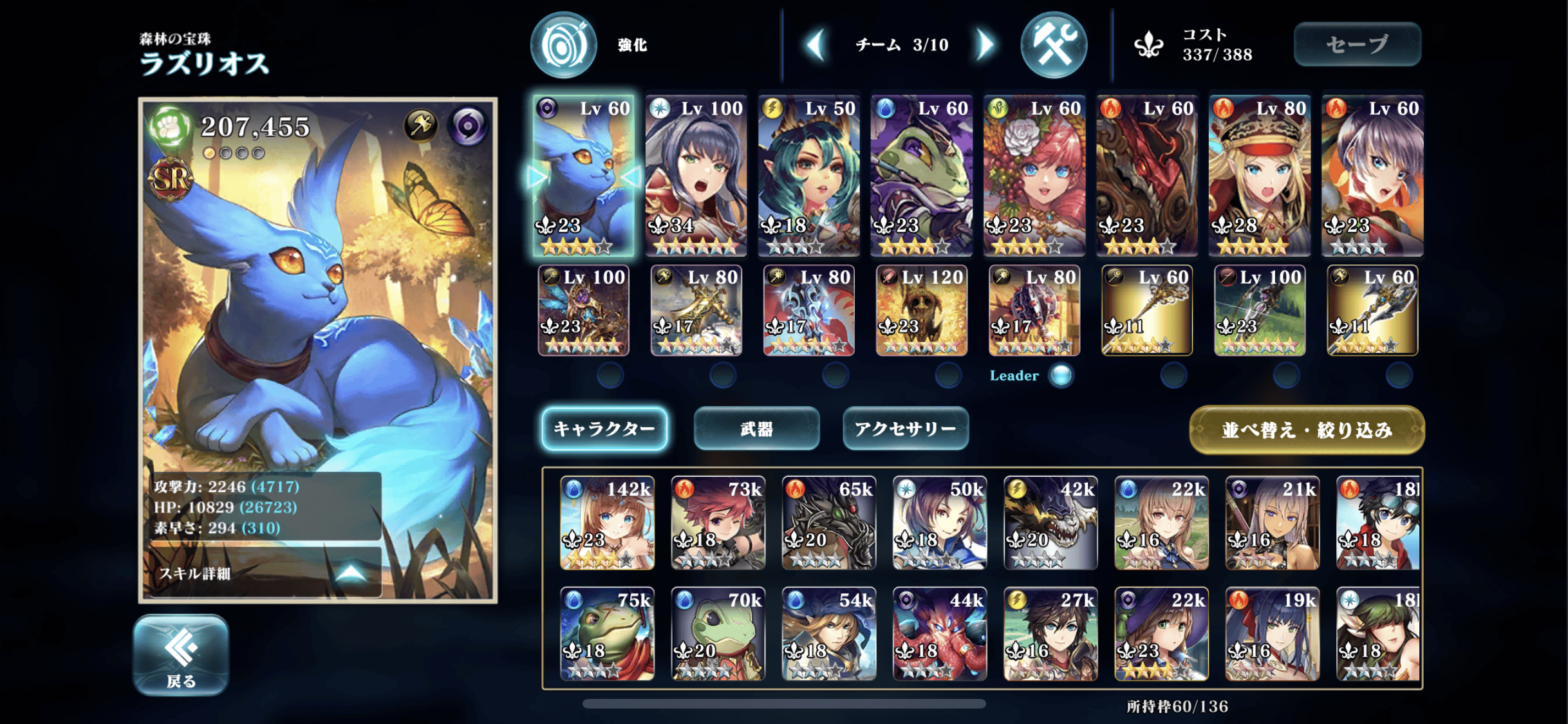
Task: Save the team with セーブ button
Action: (x=1357, y=44)
